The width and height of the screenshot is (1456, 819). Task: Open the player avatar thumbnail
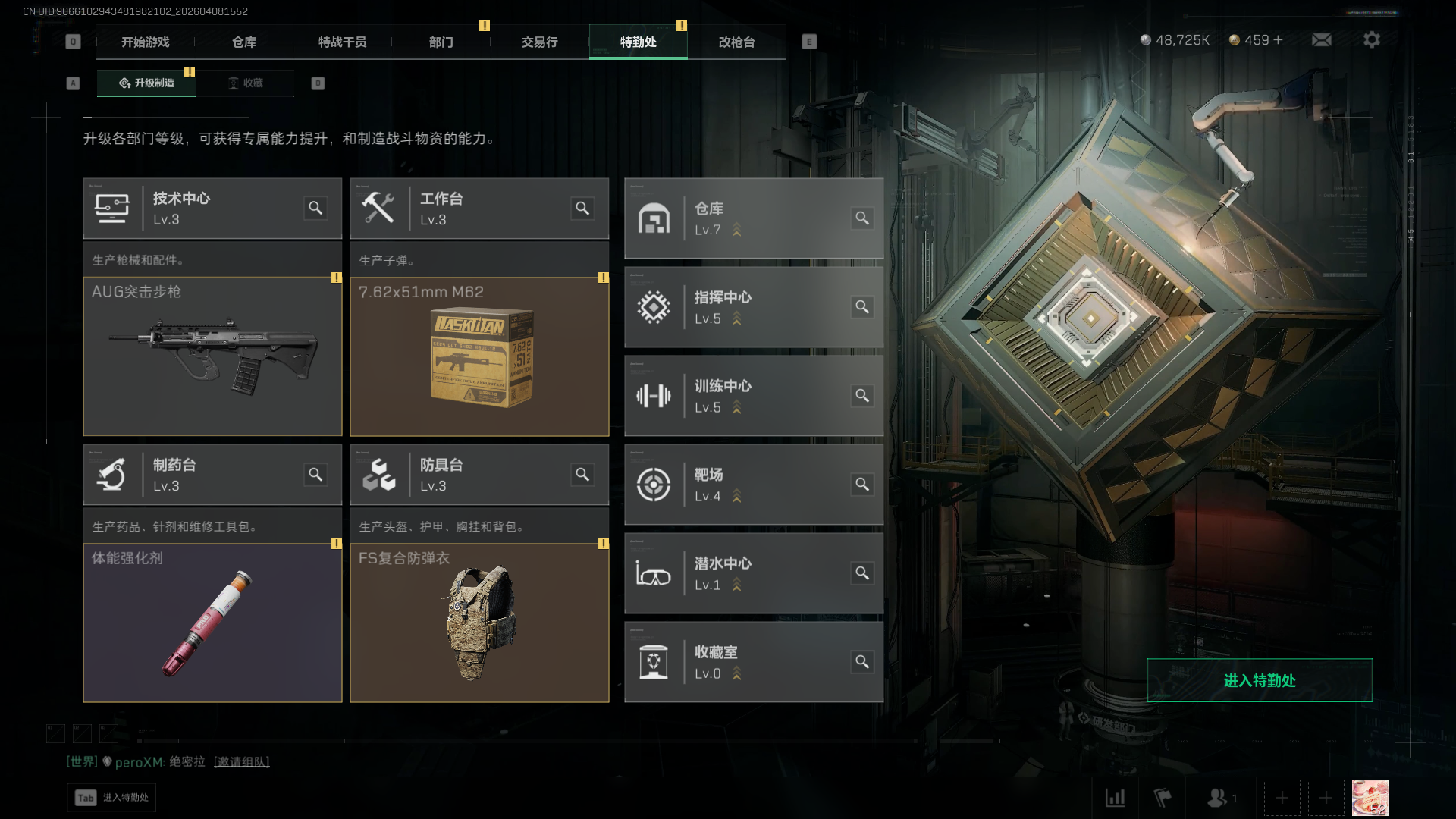coord(1370,798)
